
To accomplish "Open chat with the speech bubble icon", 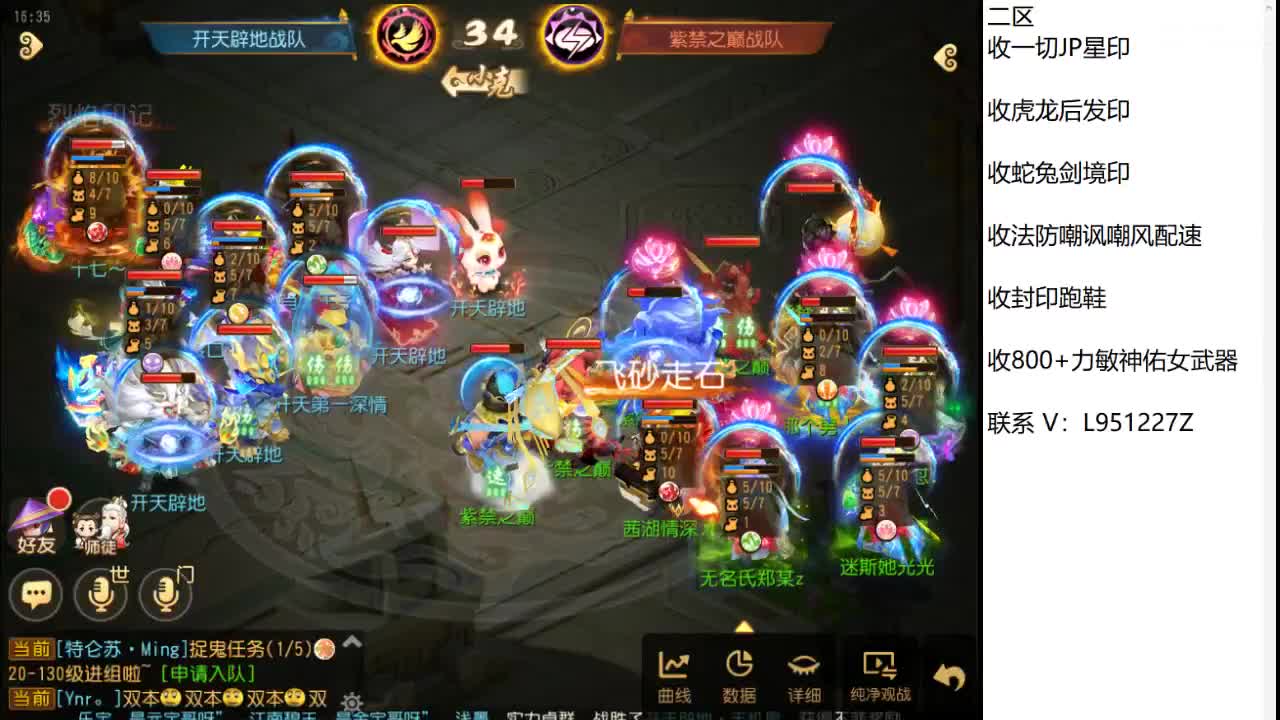I will [37, 594].
